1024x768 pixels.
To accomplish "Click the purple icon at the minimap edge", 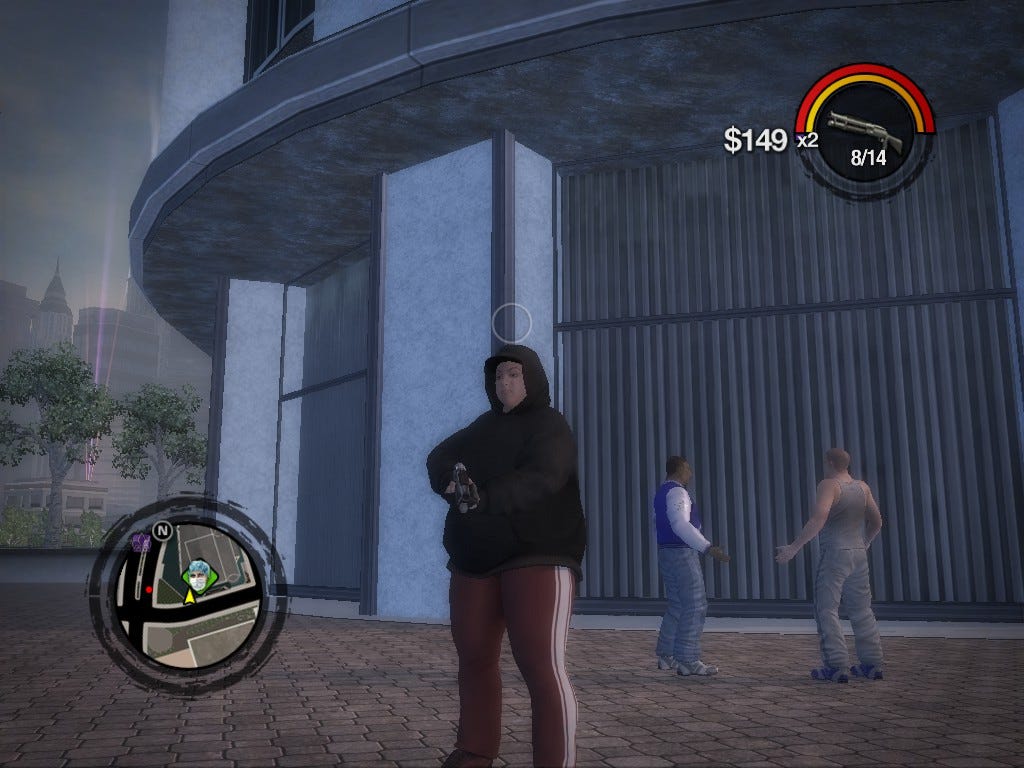I will [x=141, y=543].
